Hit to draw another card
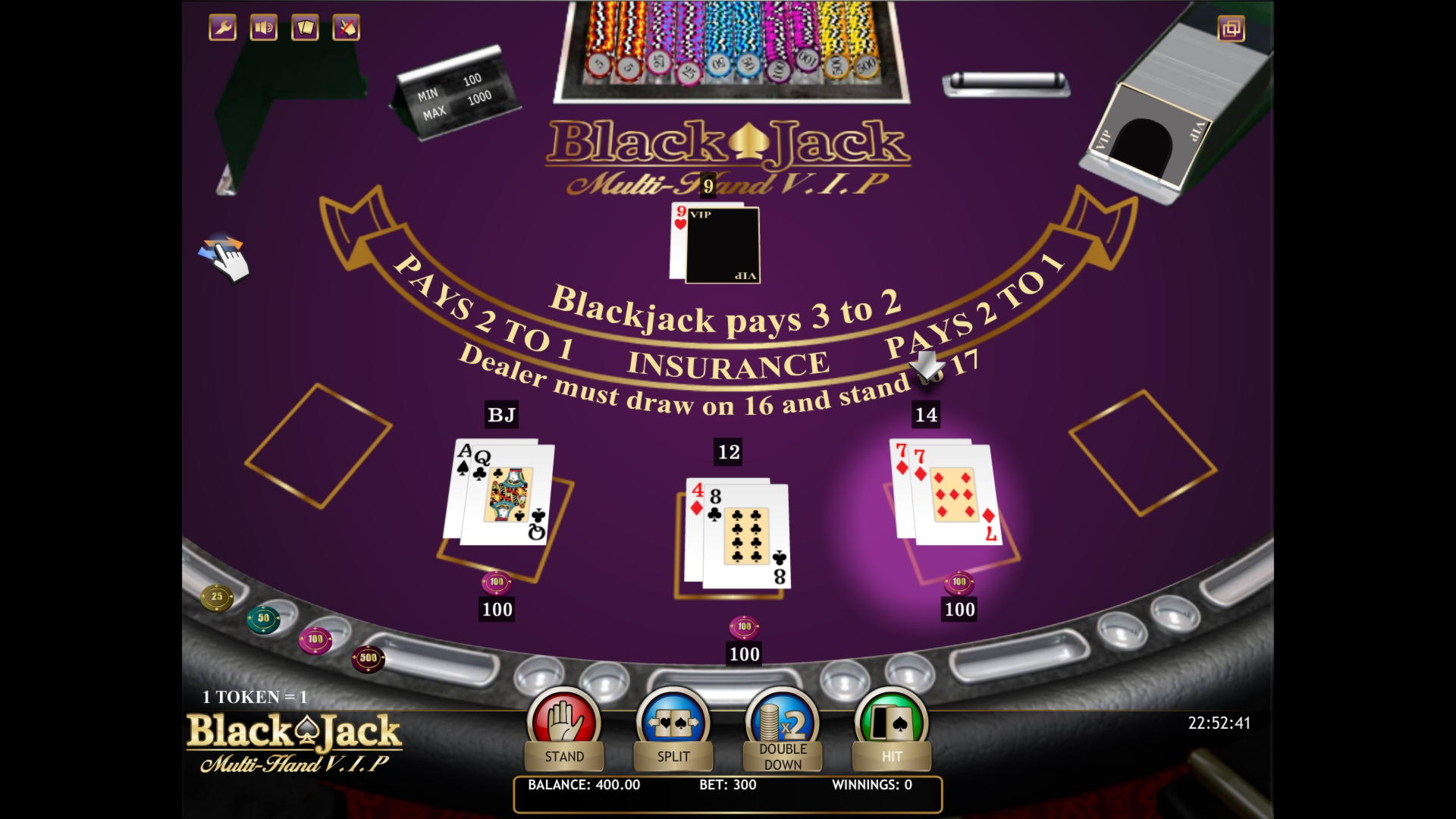 pos(891,728)
